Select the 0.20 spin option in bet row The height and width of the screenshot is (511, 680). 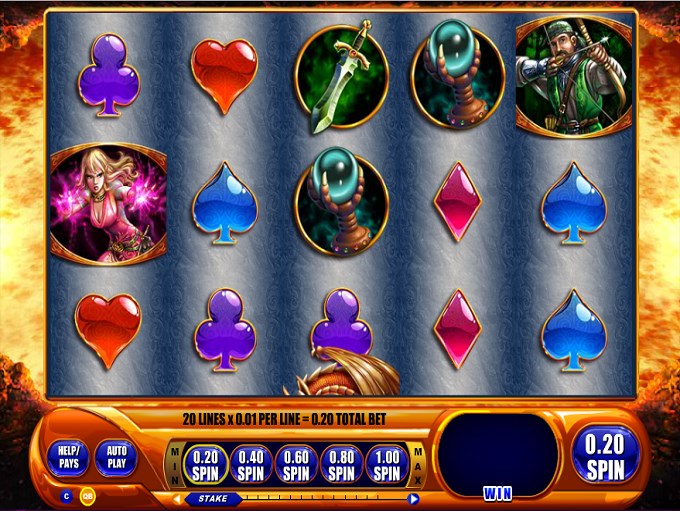(205, 464)
